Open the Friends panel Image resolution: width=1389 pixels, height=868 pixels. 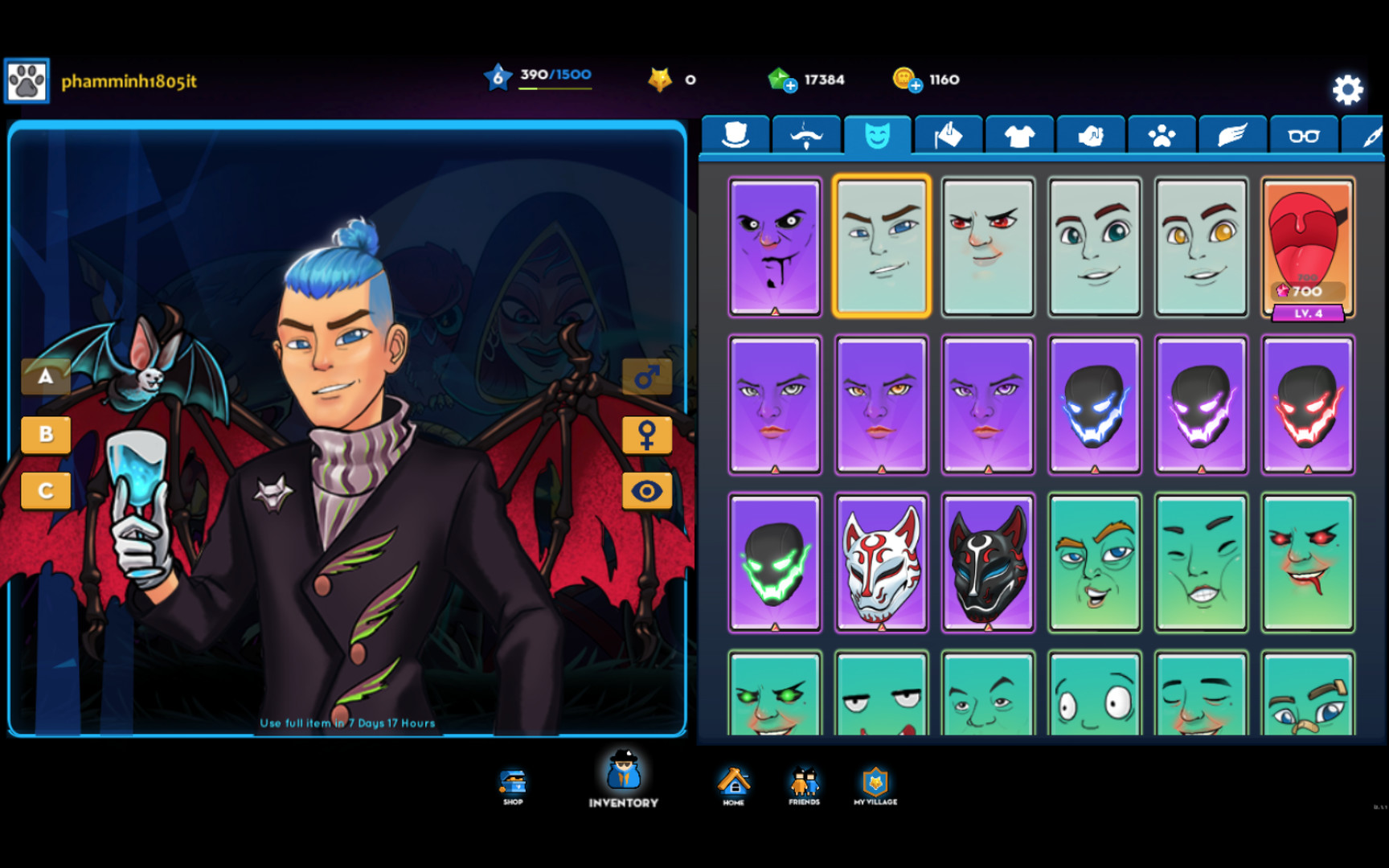click(803, 782)
